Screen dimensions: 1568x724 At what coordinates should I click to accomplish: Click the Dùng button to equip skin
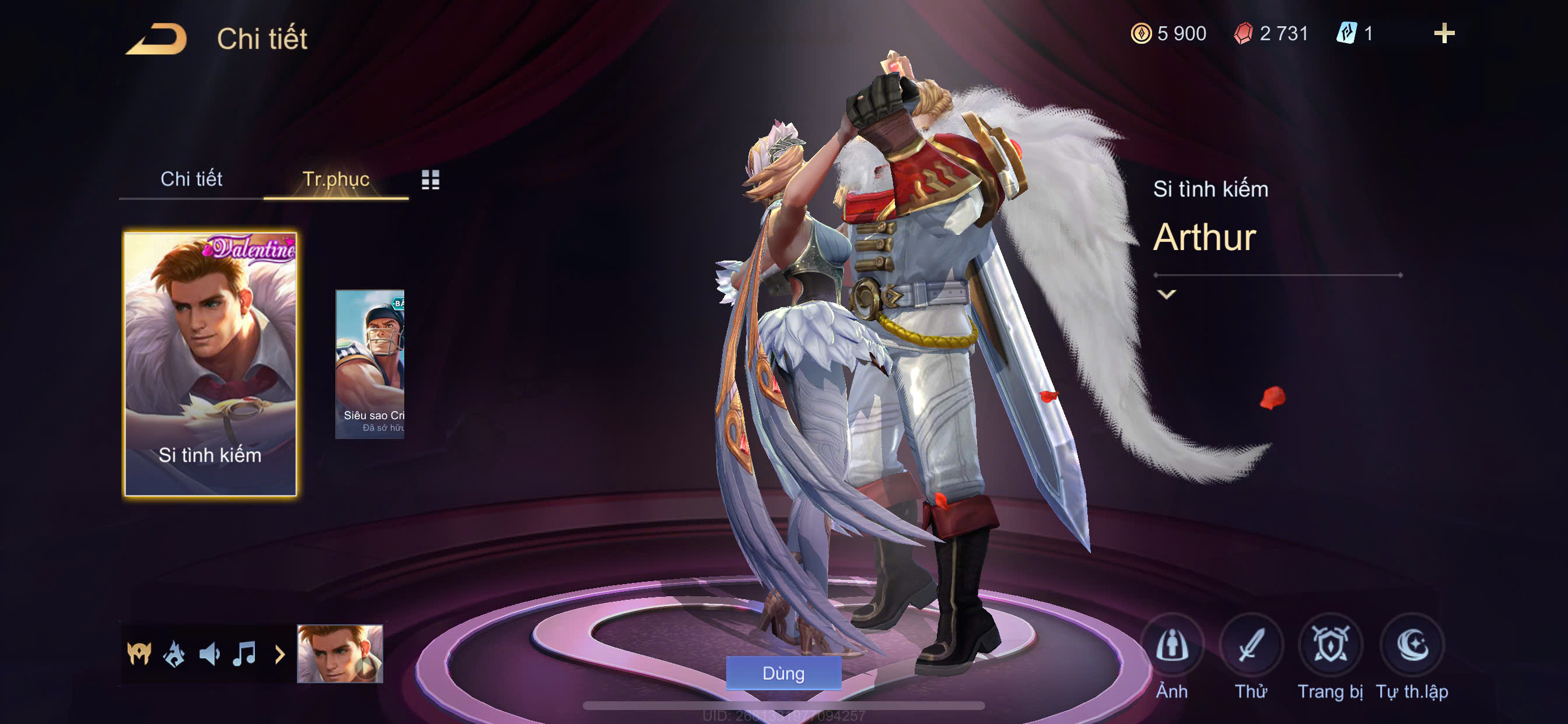pos(783,673)
